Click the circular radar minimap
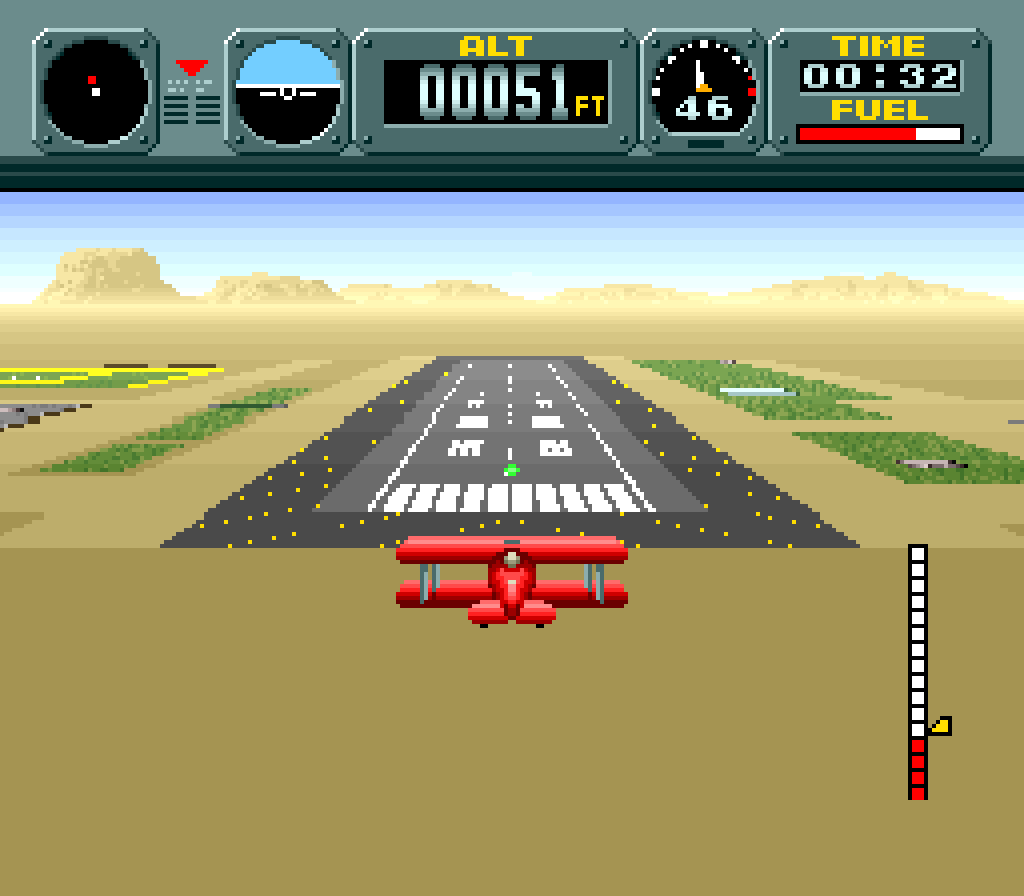The width and height of the screenshot is (1024, 896). coord(95,90)
